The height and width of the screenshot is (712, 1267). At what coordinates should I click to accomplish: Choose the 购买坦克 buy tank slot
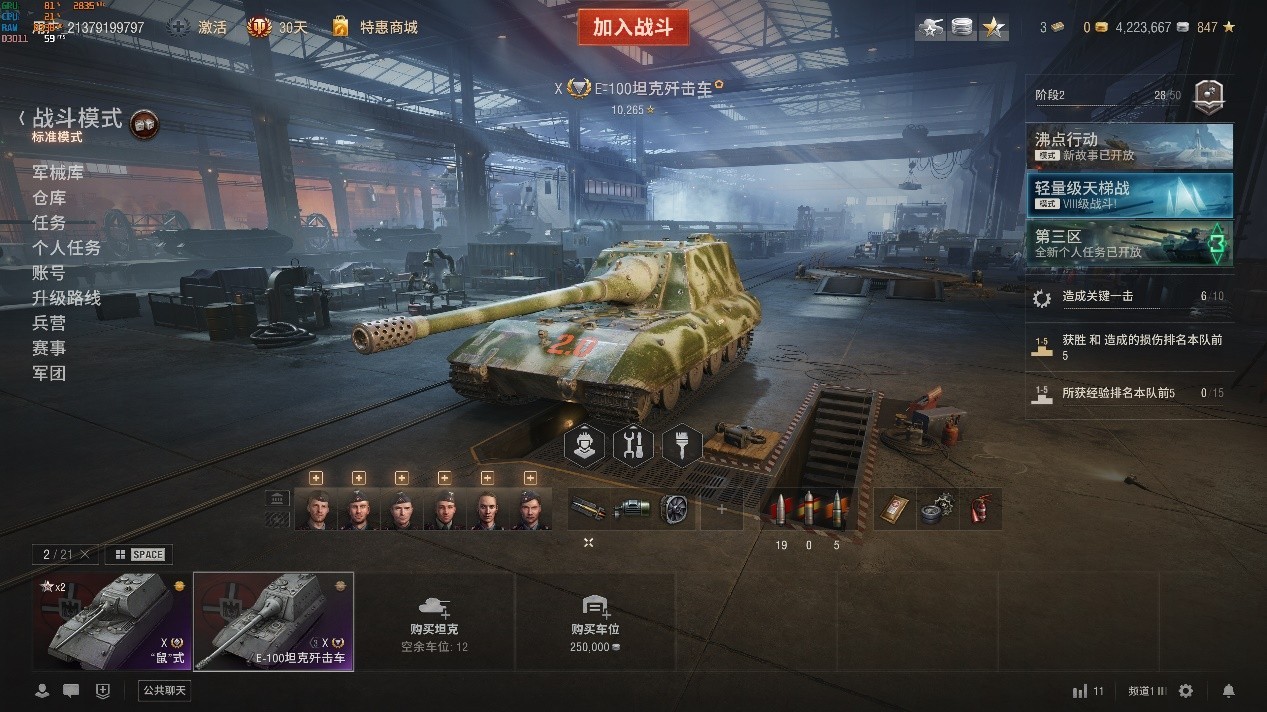click(434, 621)
